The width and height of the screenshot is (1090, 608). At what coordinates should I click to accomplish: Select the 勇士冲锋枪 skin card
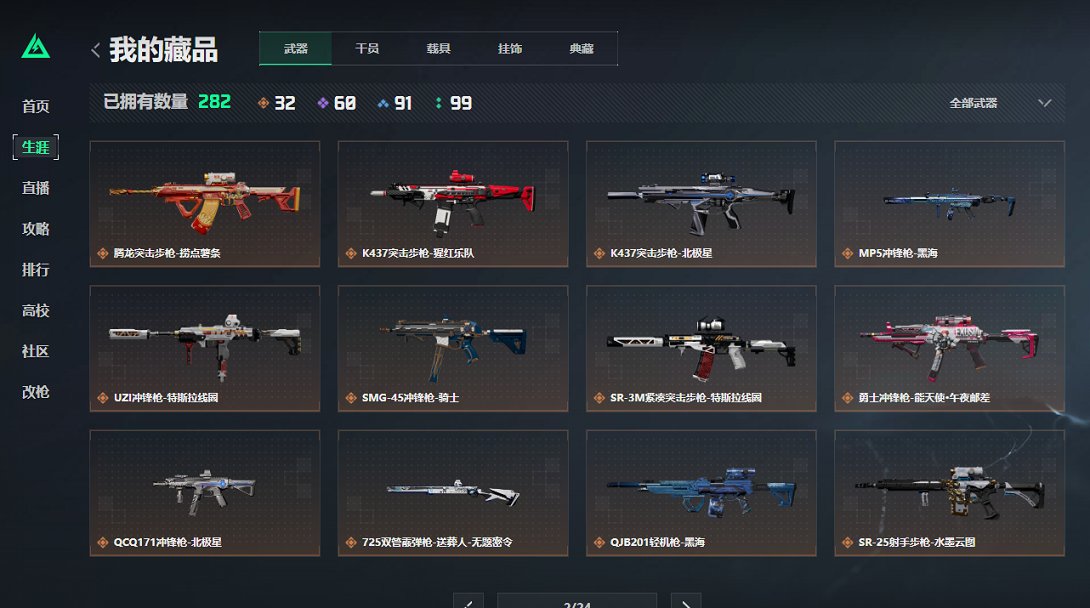(x=949, y=348)
